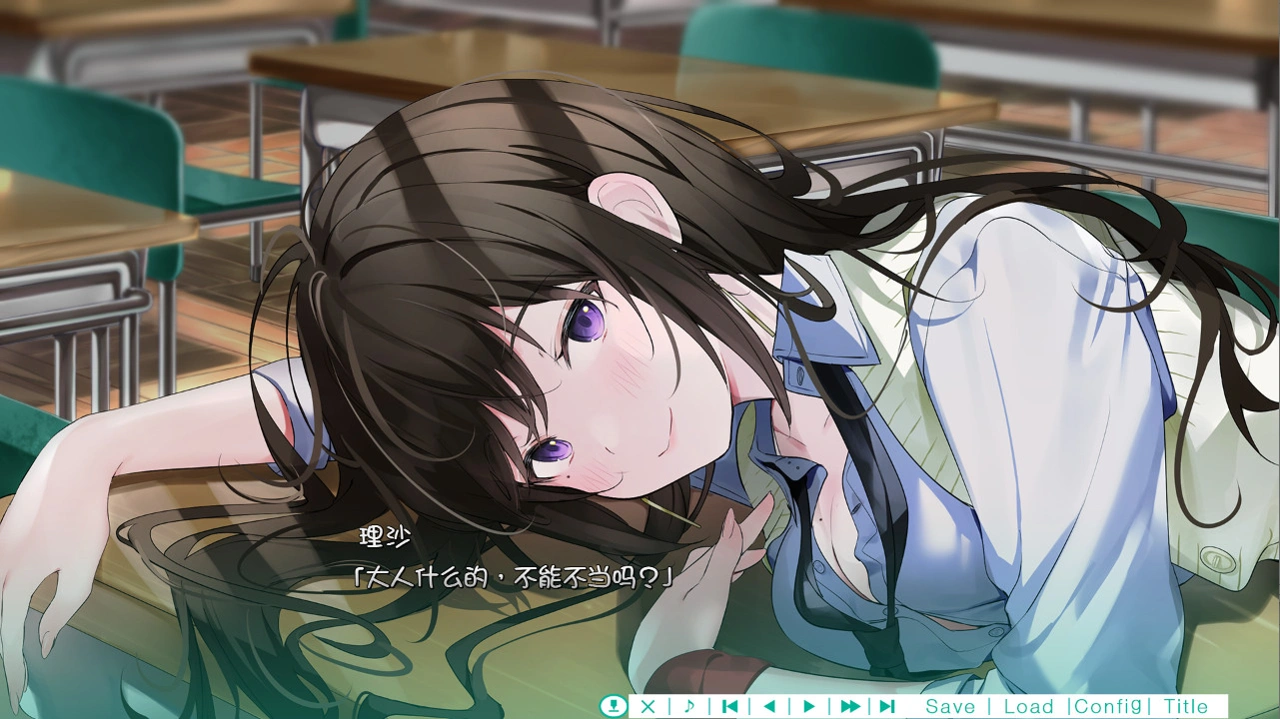The image size is (1280, 719).
Task: Return to the Title screen
Action: pyautogui.click(x=1186, y=706)
